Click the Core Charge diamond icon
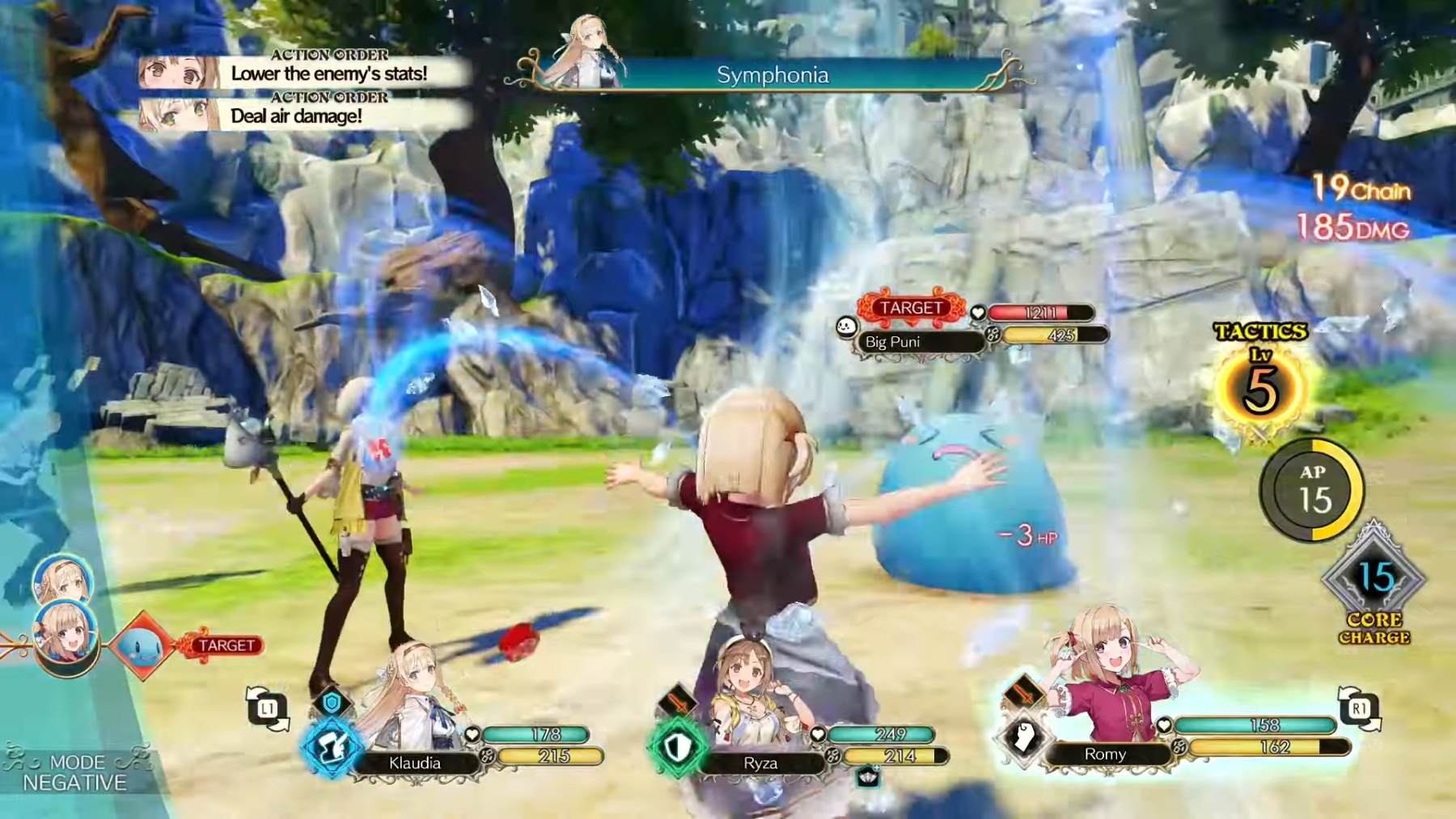Screen dimensions: 1456x819 coord(1373,579)
